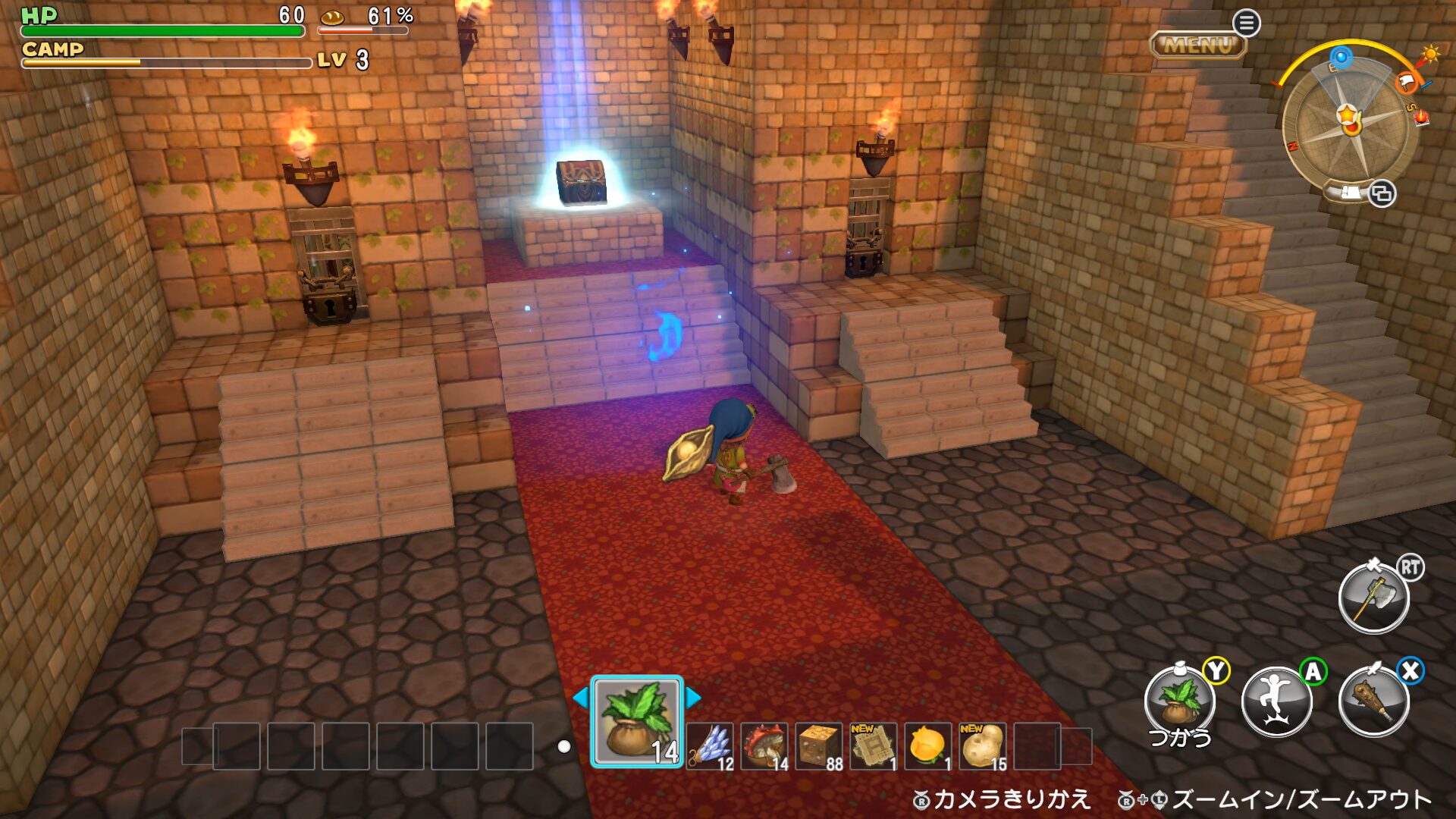Select the earth block stack of 88
This screenshot has height=819, width=1456.
(820, 746)
